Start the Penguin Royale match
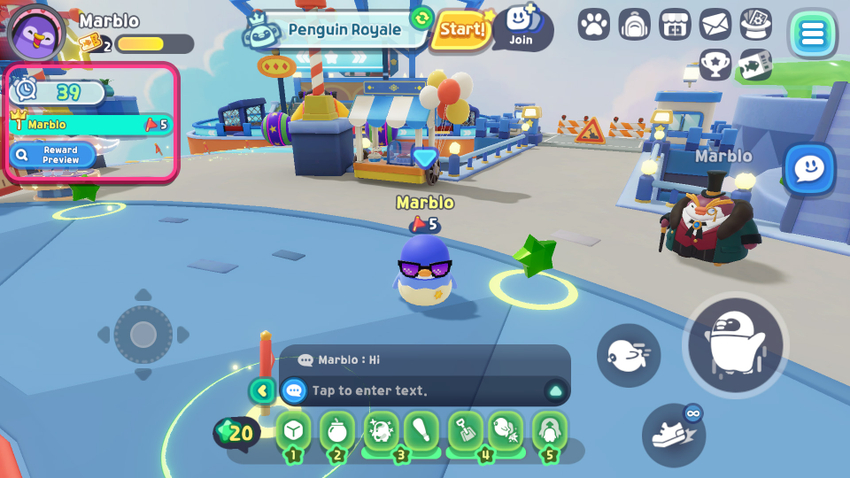This screenshot has height=478, width=850. pos(462,30)
